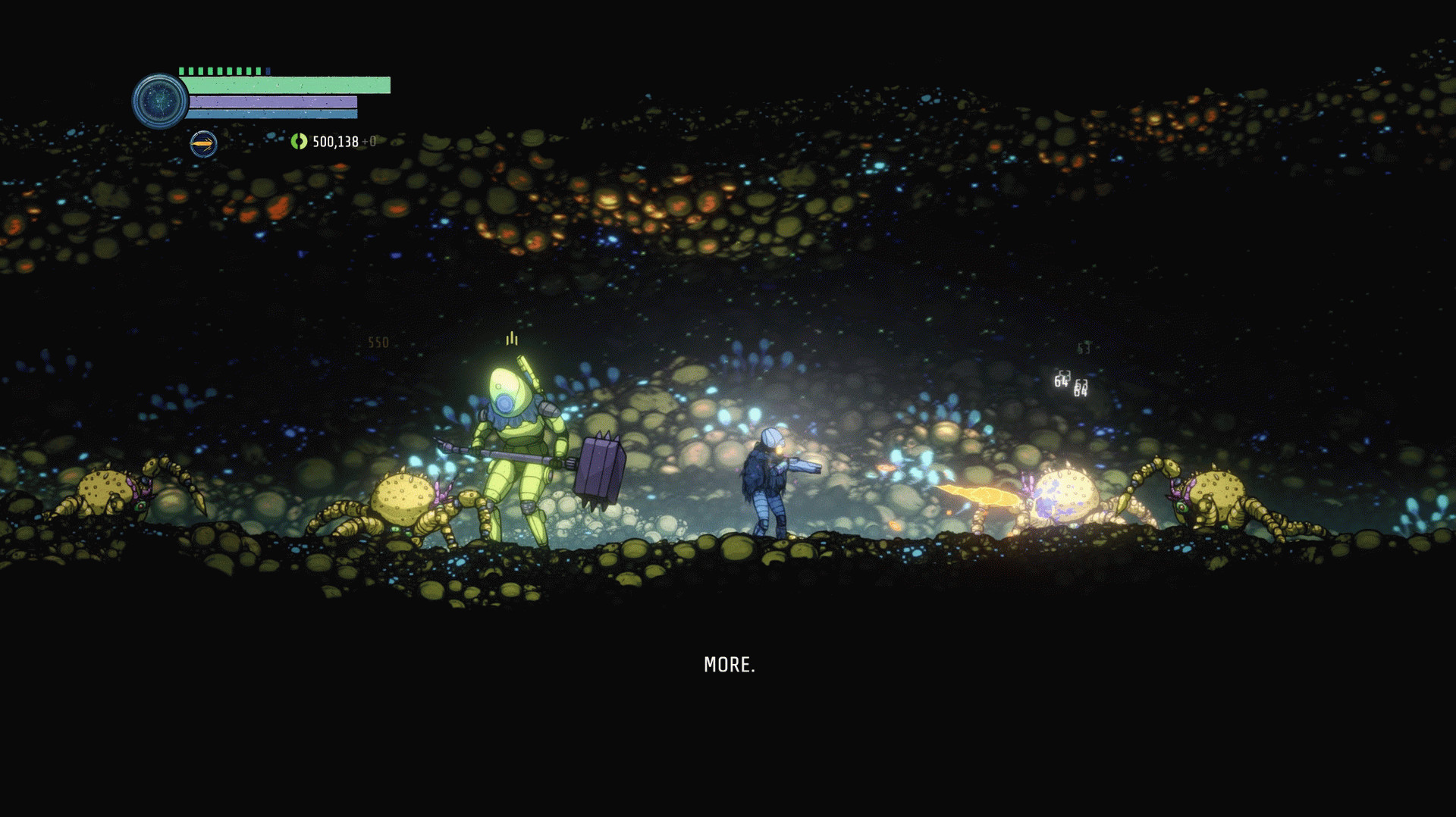Click the round blue character emblem
This screenshot has width=1456, height=817.
tap(159, 101)
